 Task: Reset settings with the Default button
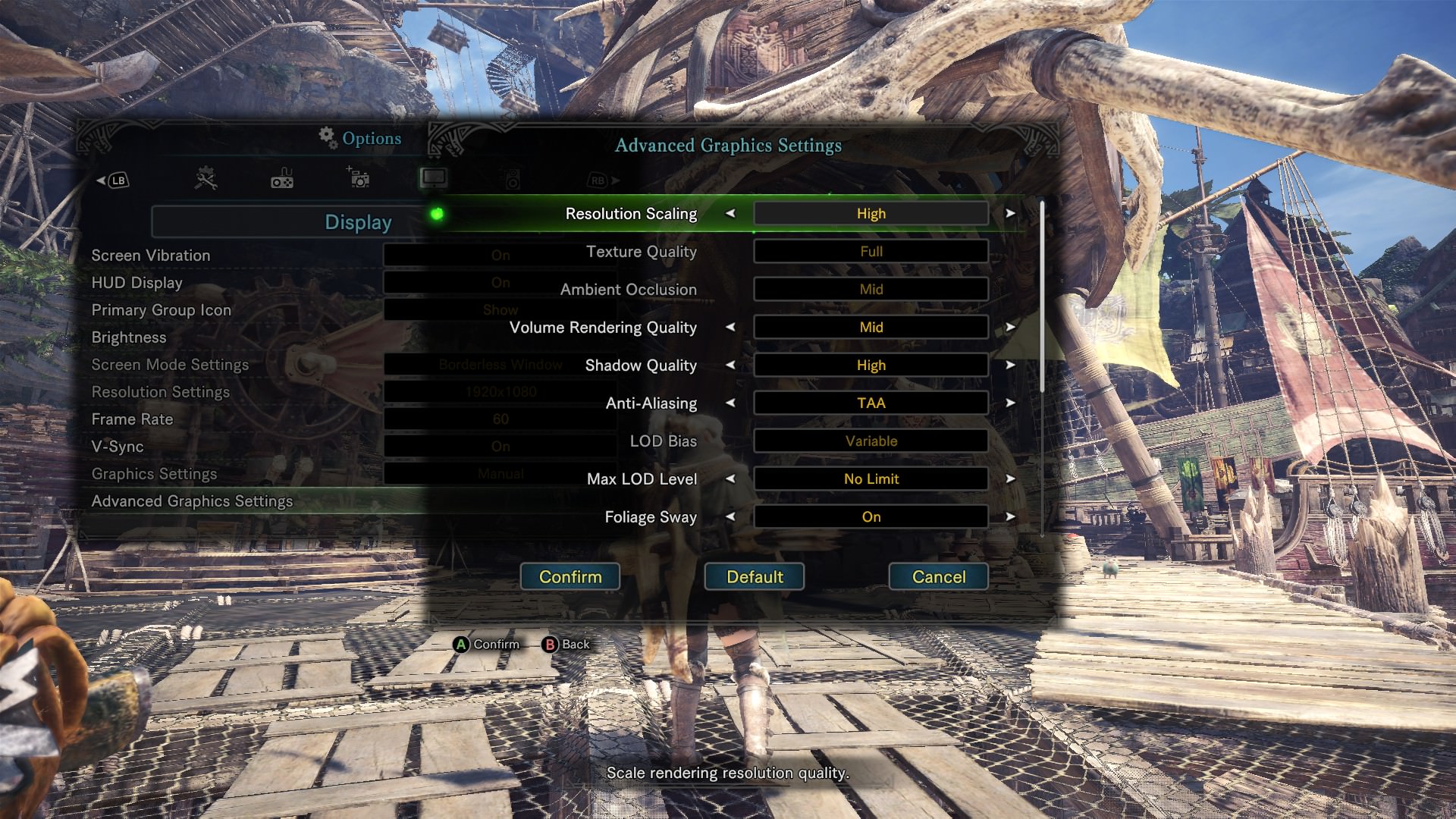pyautogui.click(x=755, y=577)
